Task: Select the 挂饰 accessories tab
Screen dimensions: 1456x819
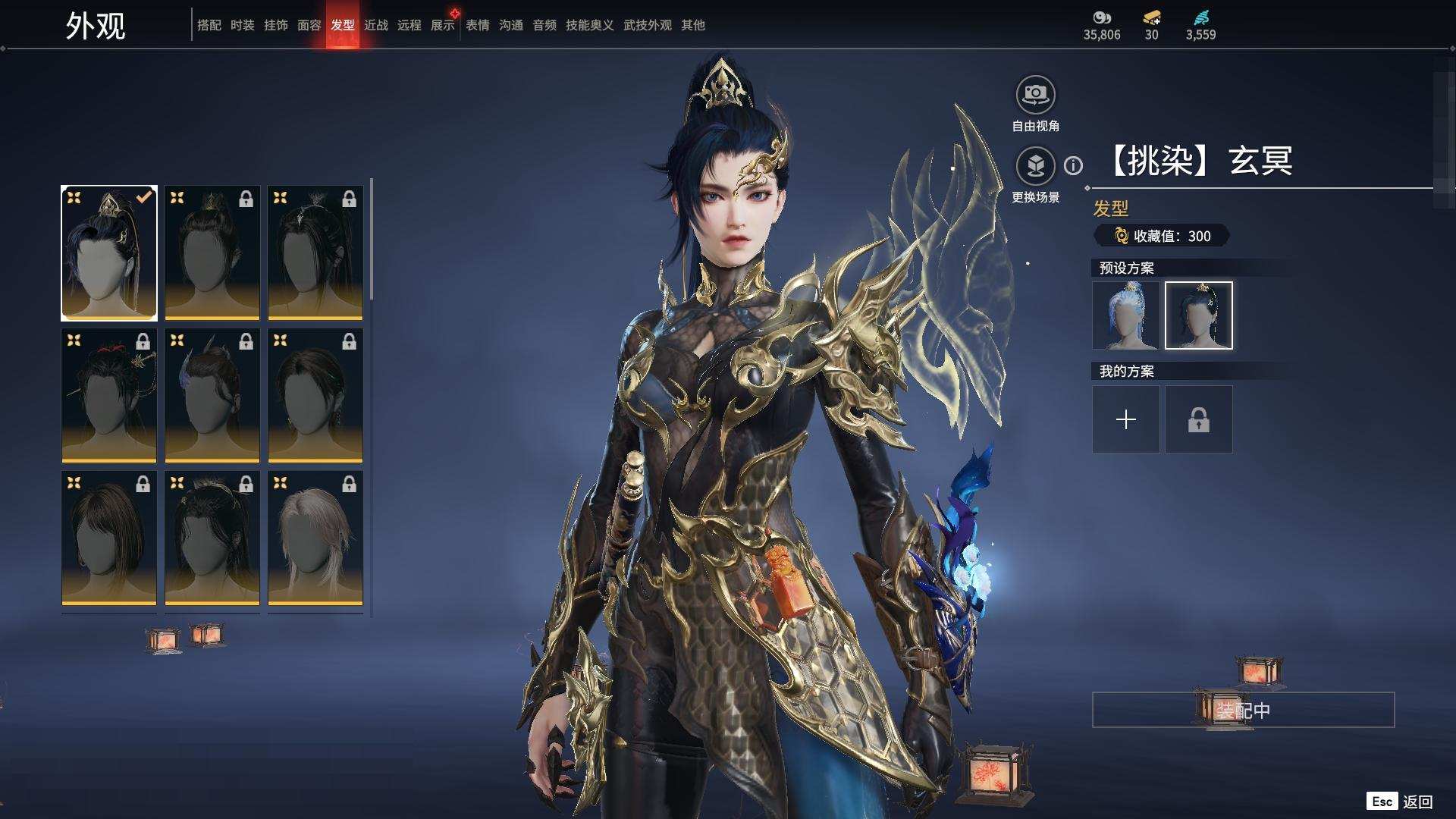Action: [275, 25]
